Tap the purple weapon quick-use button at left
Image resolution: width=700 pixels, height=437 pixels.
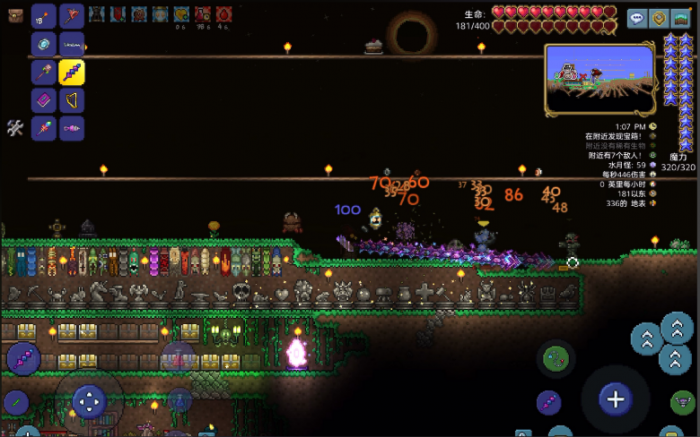22,358
